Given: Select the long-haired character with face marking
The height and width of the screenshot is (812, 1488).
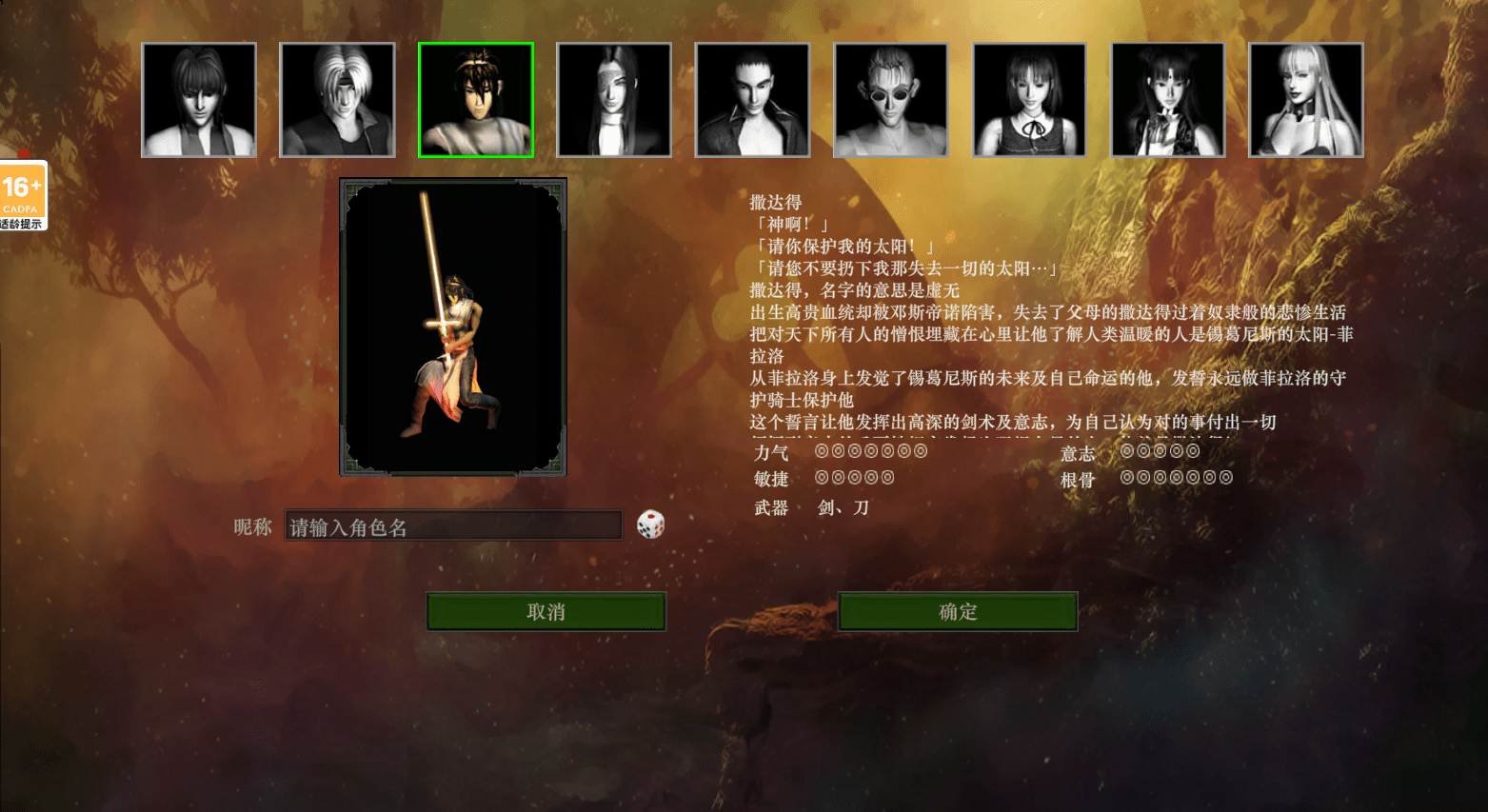Looking at the screenshot, I should 614,100.
